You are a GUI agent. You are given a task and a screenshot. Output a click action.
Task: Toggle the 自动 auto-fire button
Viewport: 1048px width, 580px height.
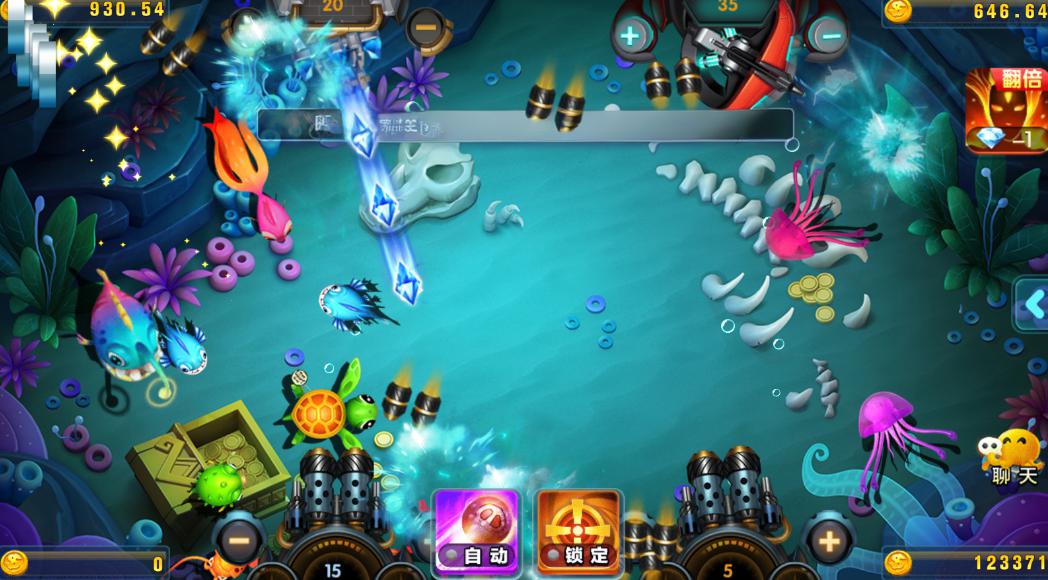point(476,532)
